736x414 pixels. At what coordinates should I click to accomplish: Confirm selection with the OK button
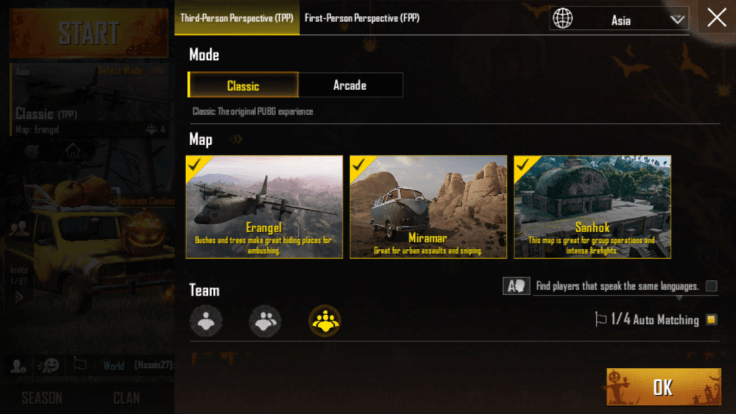(663, 387)
